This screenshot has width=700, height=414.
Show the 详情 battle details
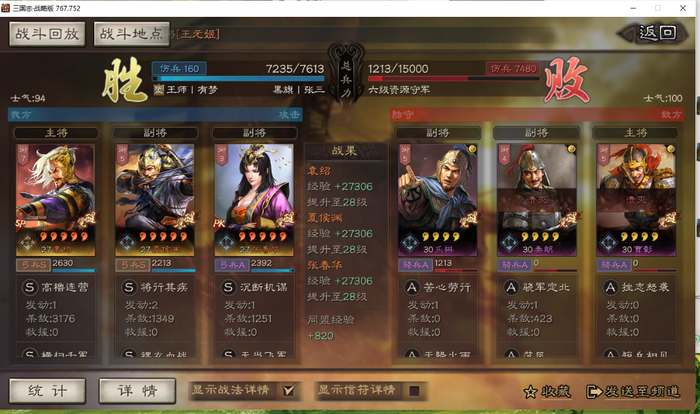coord(138,390)
